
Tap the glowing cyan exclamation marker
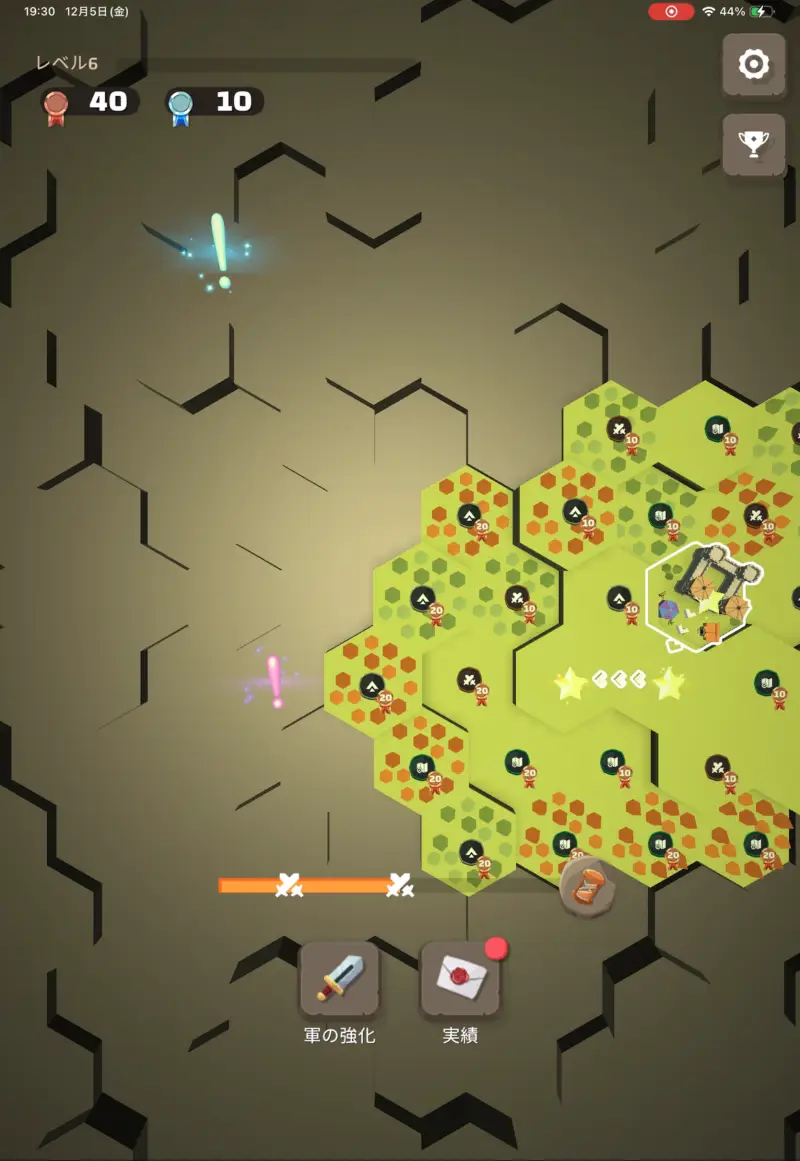(220, 250)
